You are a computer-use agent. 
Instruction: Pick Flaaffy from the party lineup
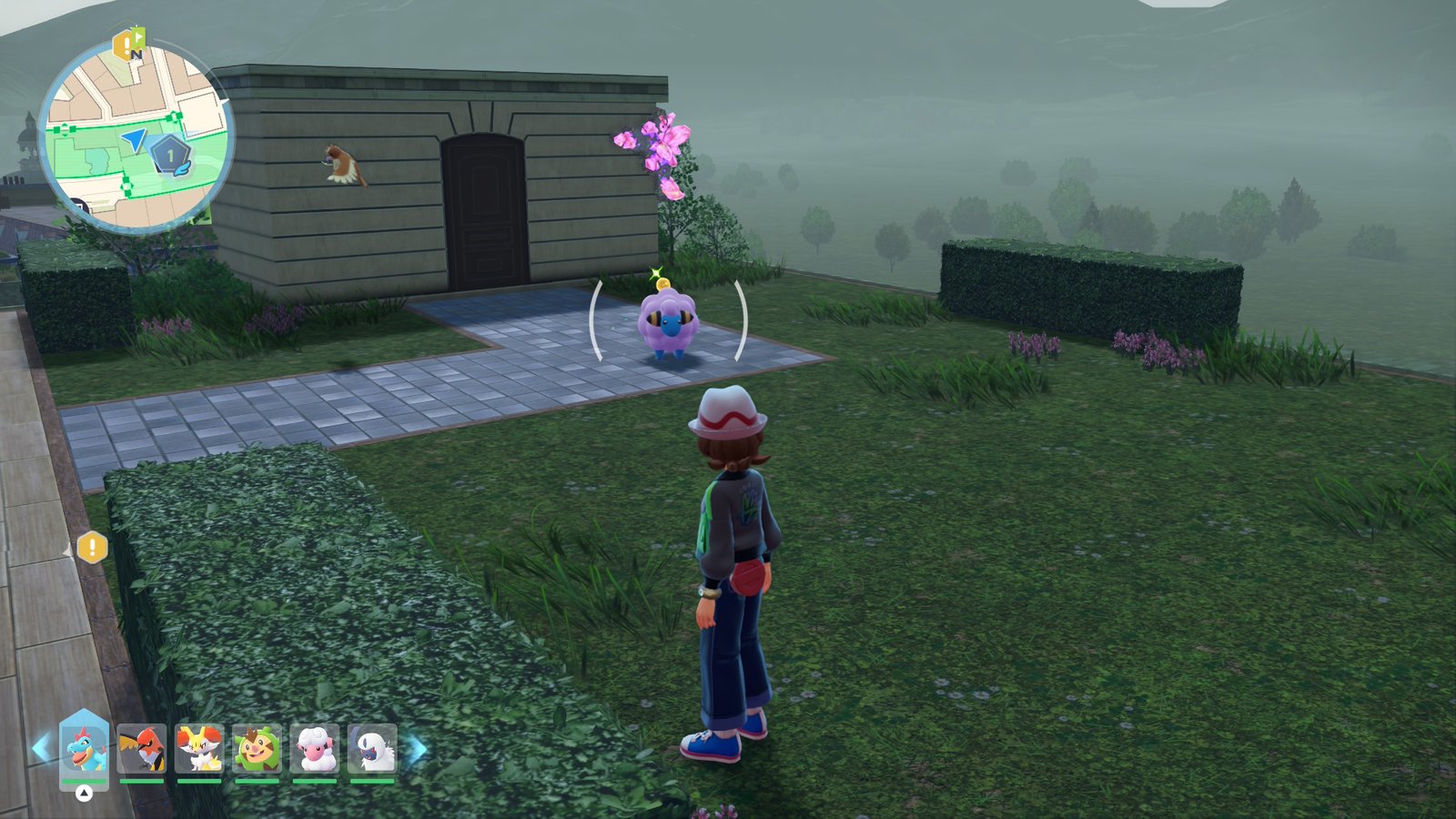pyautogui.click(x=315, y=748)
